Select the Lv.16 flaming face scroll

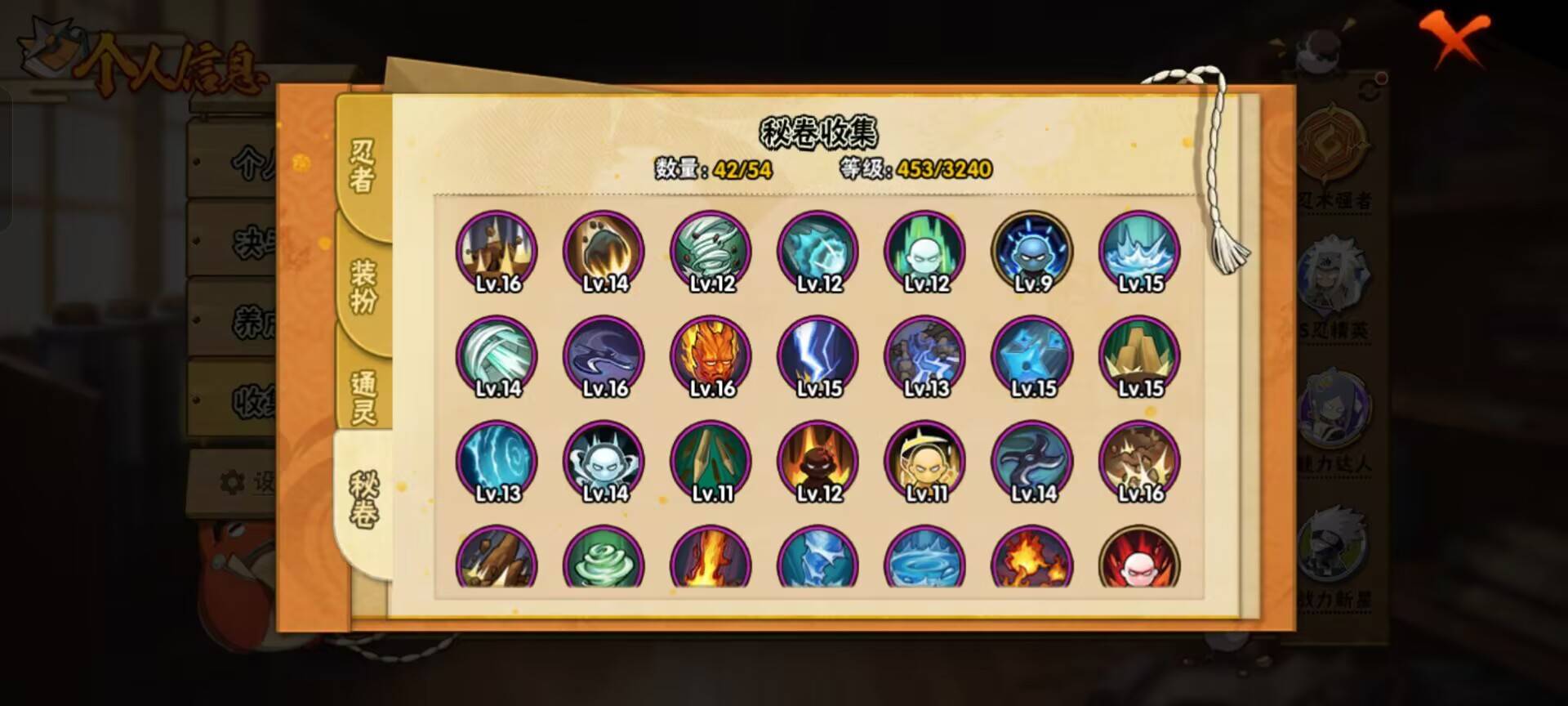pos(710,357)
